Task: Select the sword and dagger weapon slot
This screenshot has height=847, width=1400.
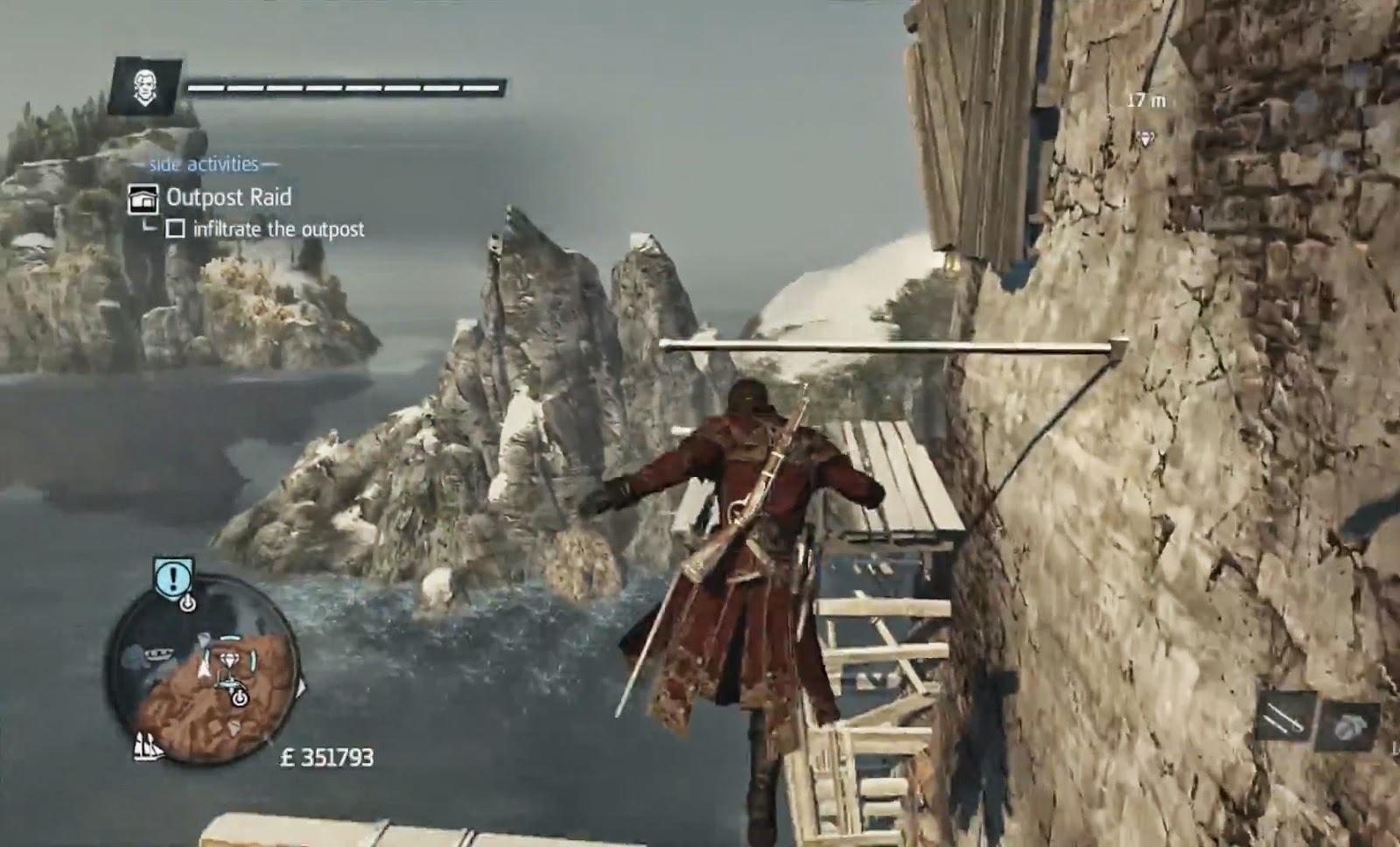Action: [x=1285, y=719]
